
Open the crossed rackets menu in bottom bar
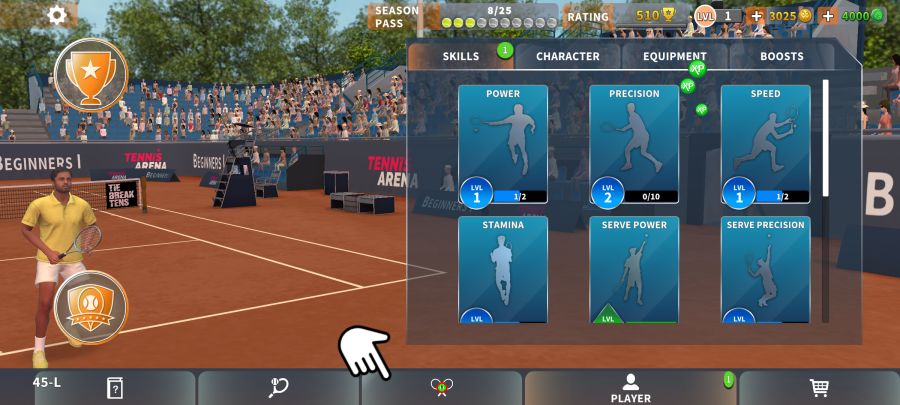point(442,388)
